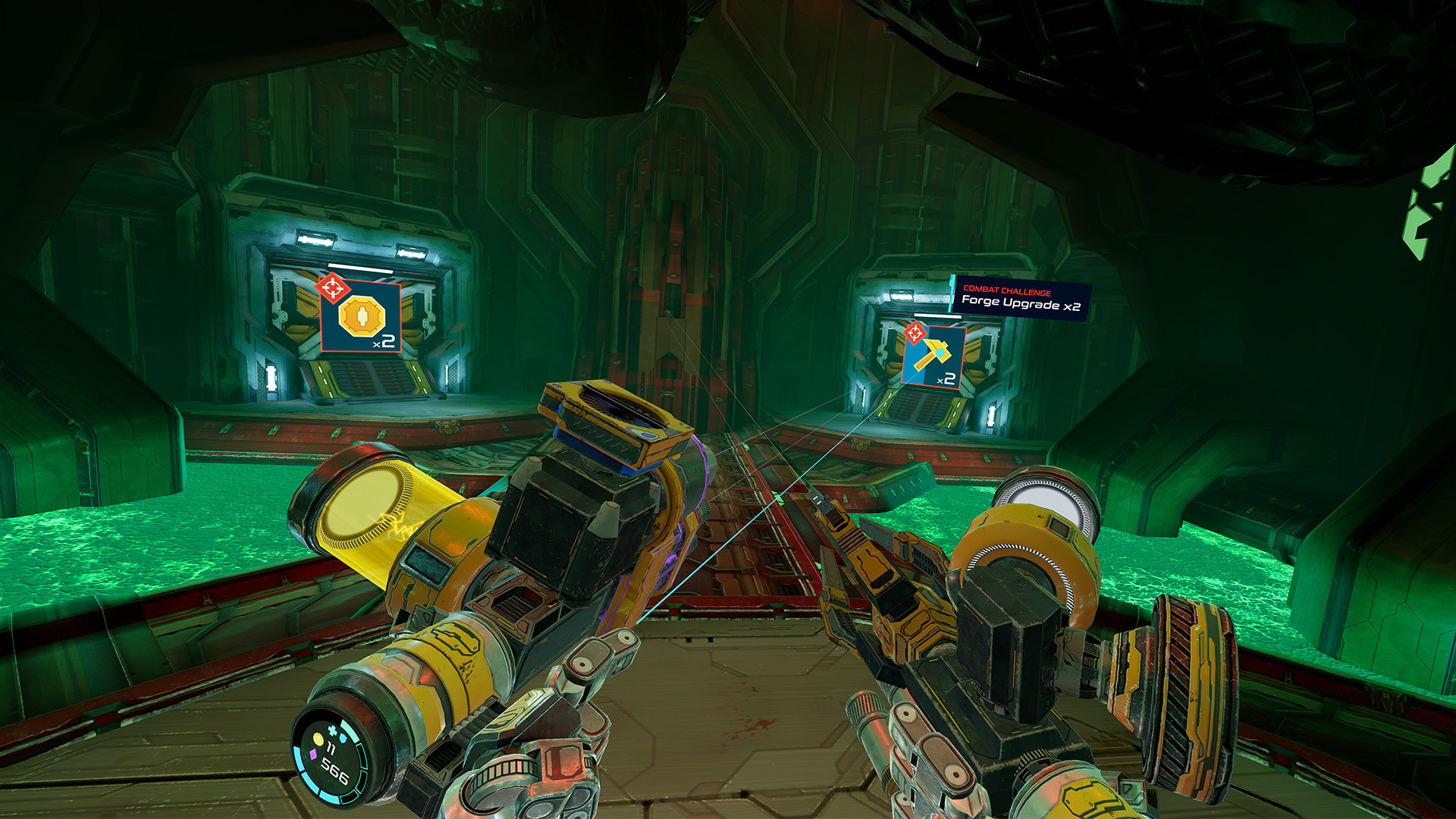
Task: Click the red target diamond on the Forge Upgrade card
Action: 915,331
